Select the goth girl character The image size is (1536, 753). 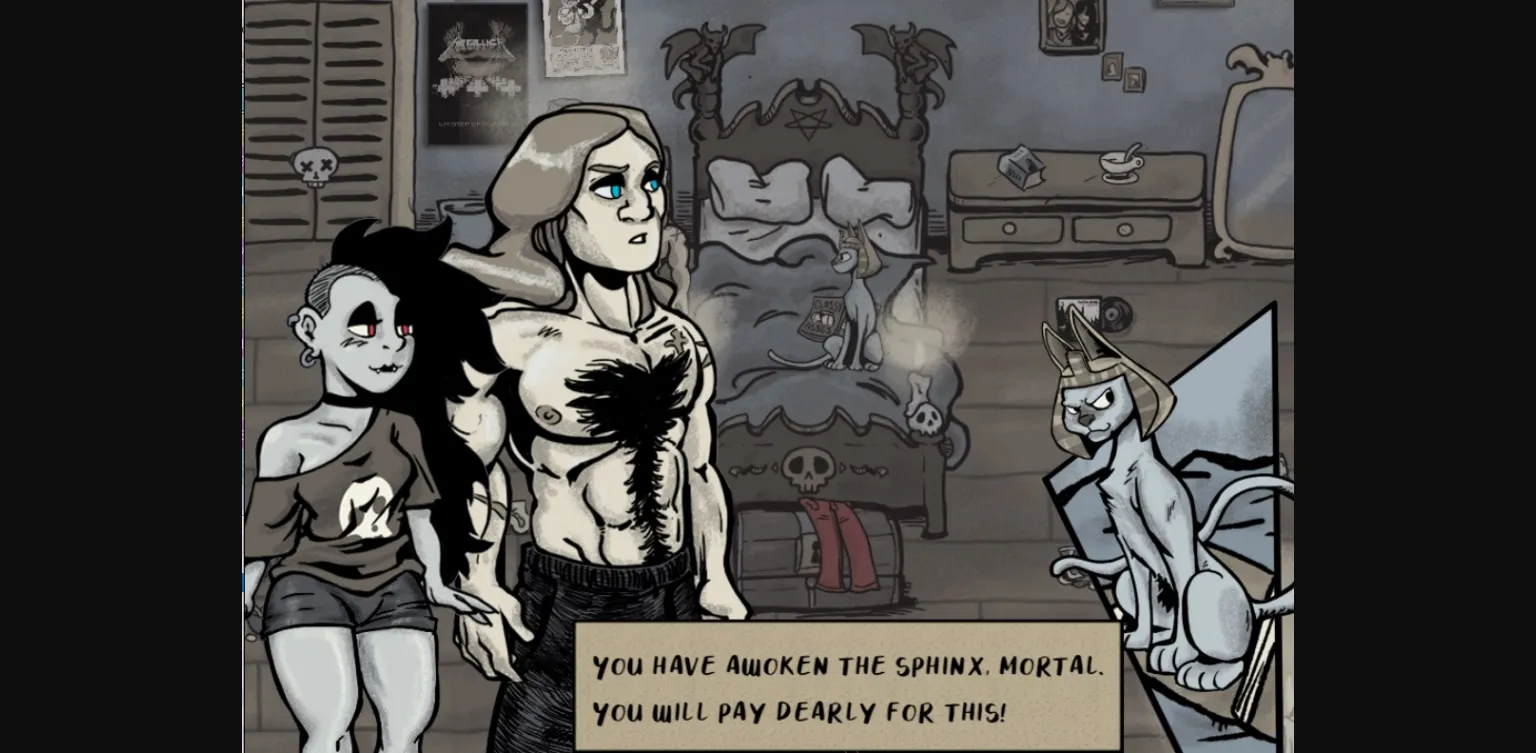355,420
